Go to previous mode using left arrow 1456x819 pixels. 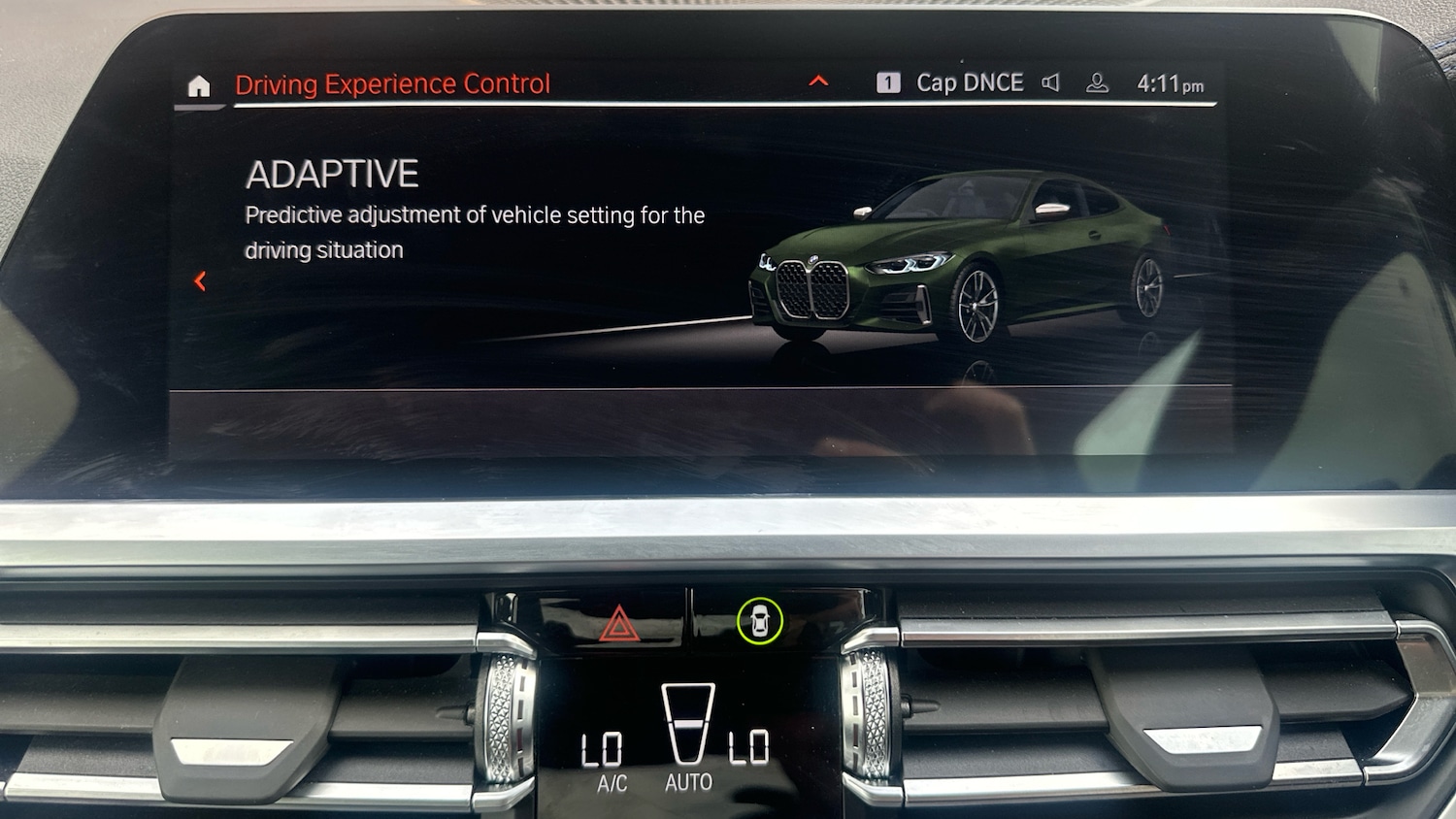click(200, 281)
